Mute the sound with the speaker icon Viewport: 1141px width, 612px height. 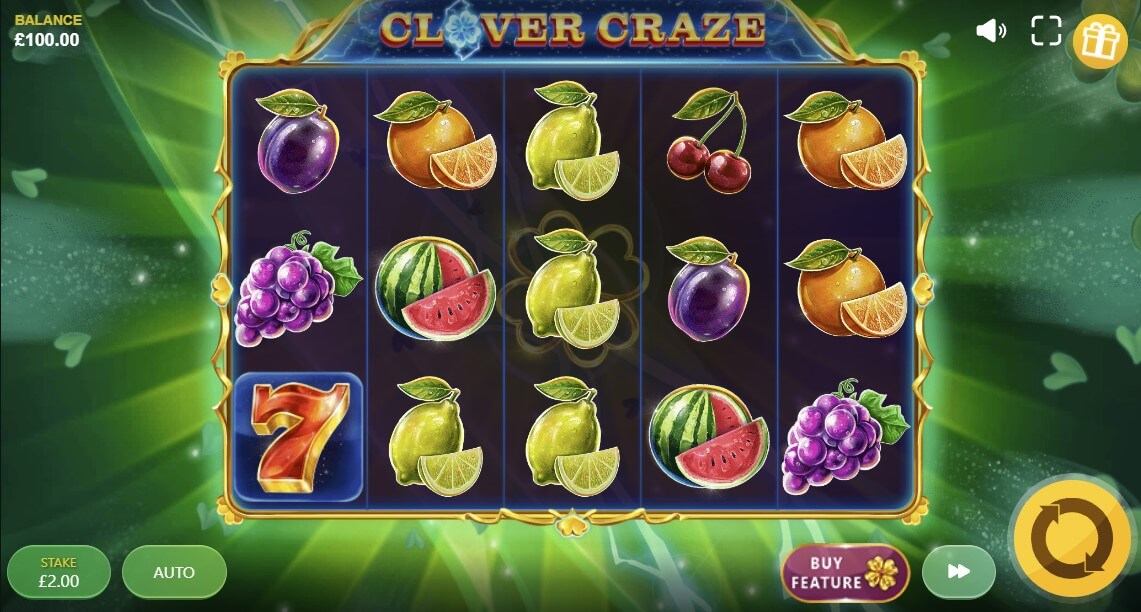click(x=990, y=31)
